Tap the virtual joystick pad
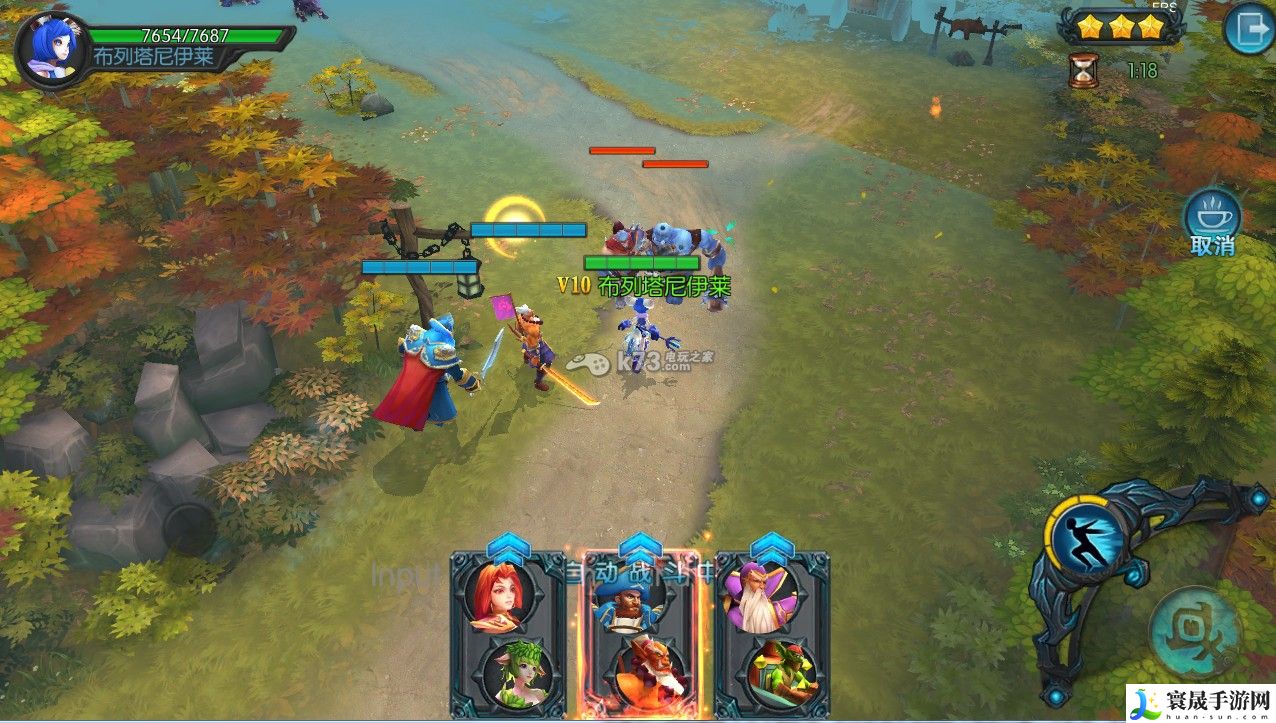Screen dimensions: 1276x723 click(x=189, y=528)
